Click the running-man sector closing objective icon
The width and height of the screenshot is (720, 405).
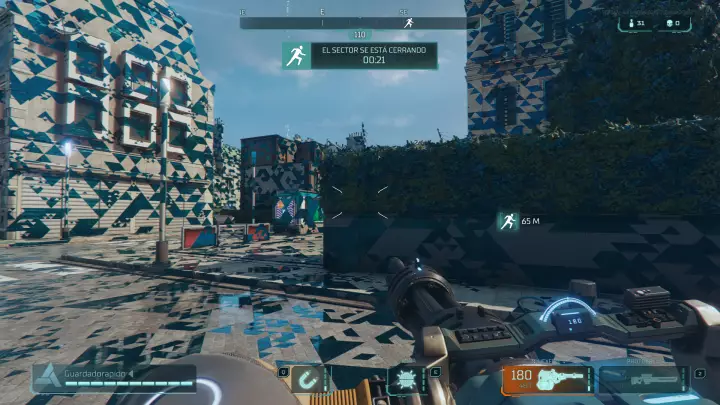[295, 55]
